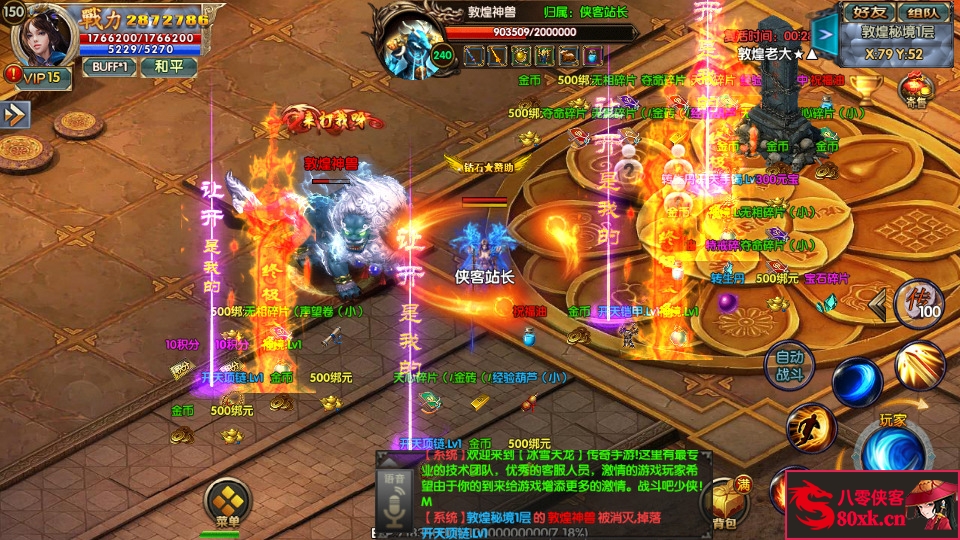Open the 寄售 consignment shop
960x540 pixels.
click(x=917, y=89)
